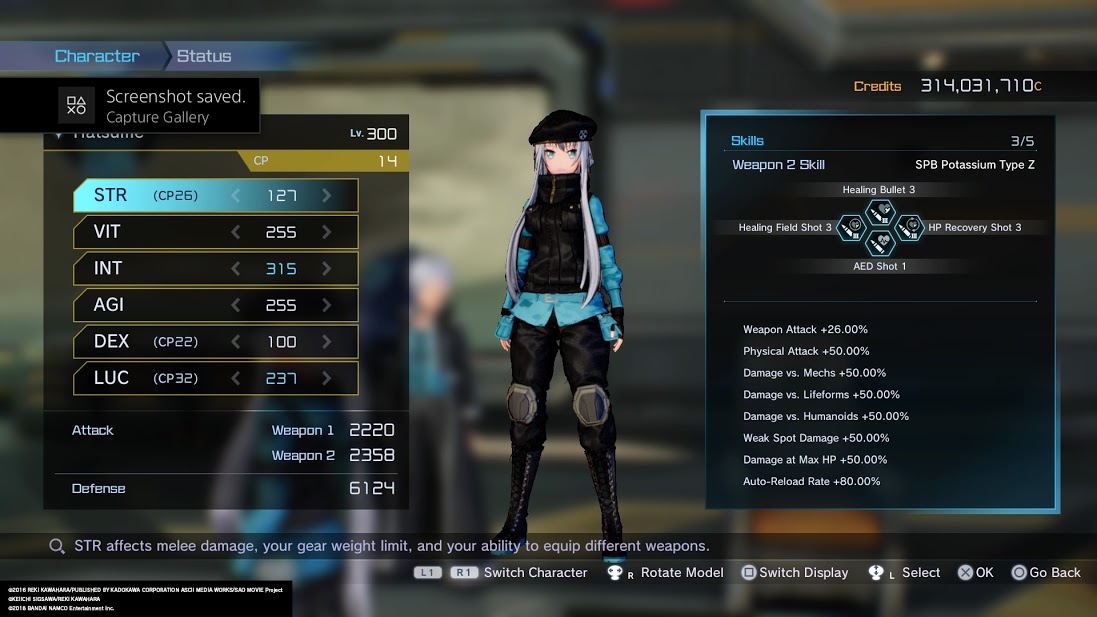Pick the LUC stat row
Screen dimensions: 1097x617
click(x=215, y=378)
